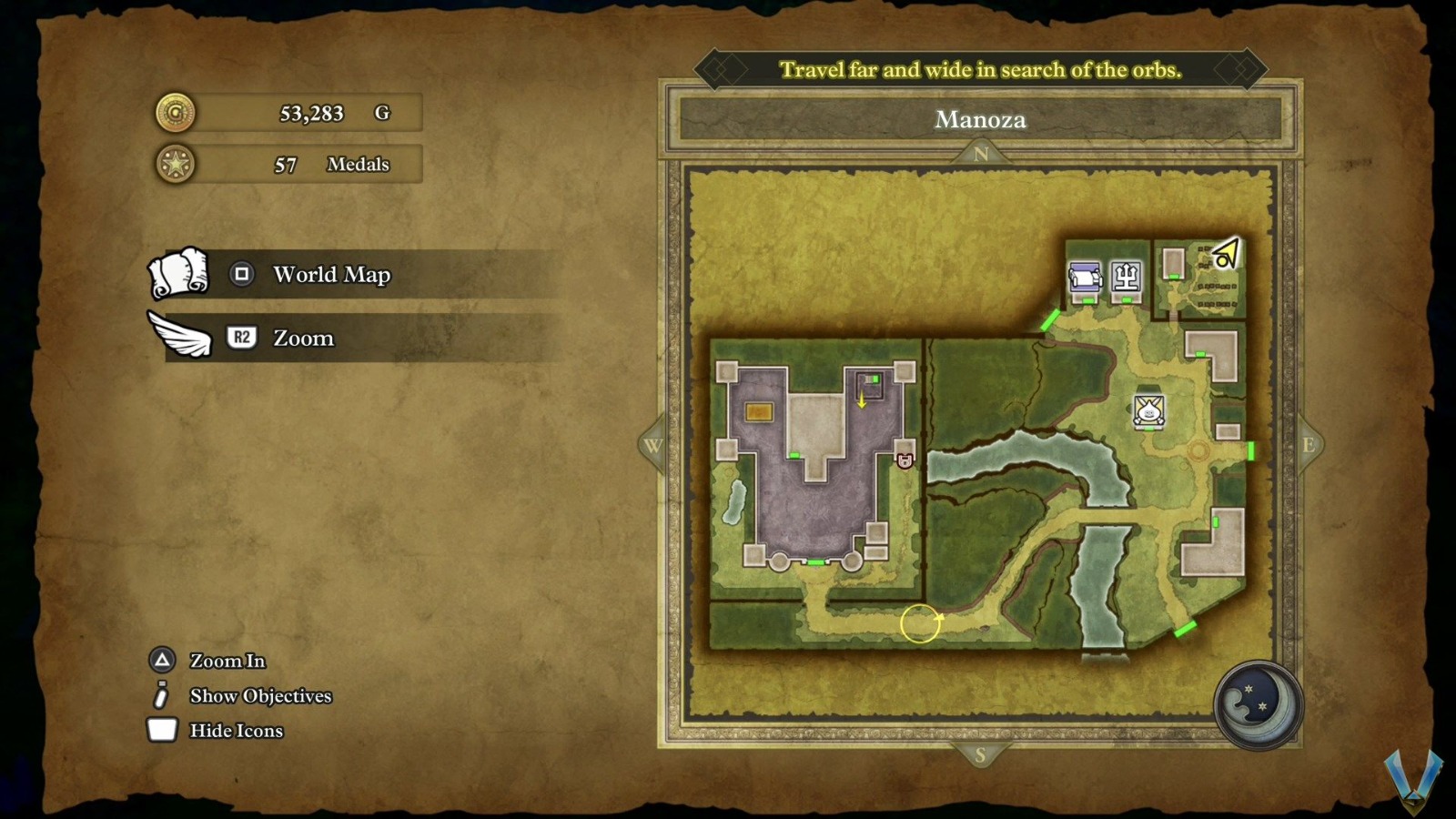
Task: Choose Zoom In on the map
Action: (x=227, y=661)
